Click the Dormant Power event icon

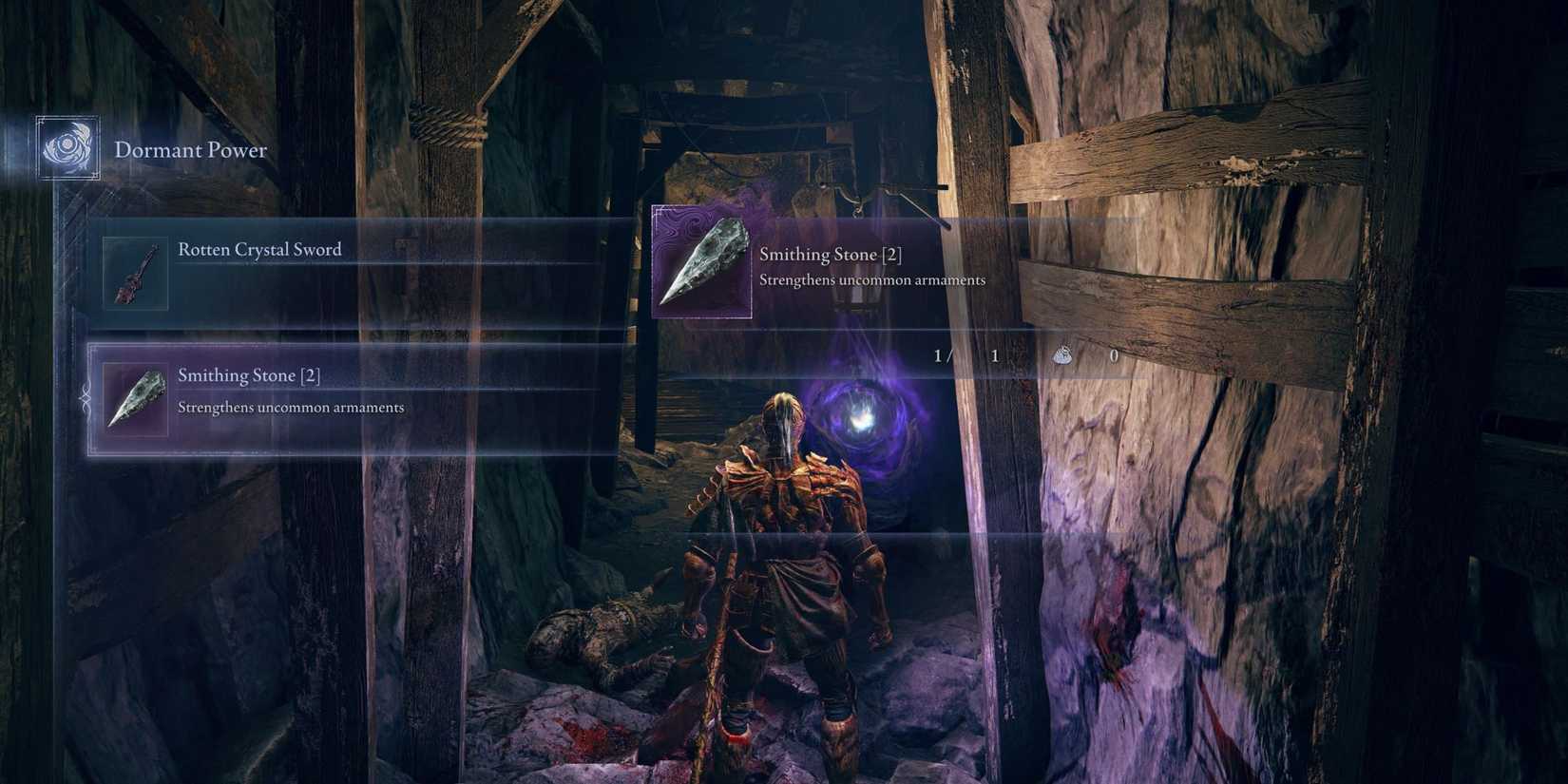pos(67,148)
